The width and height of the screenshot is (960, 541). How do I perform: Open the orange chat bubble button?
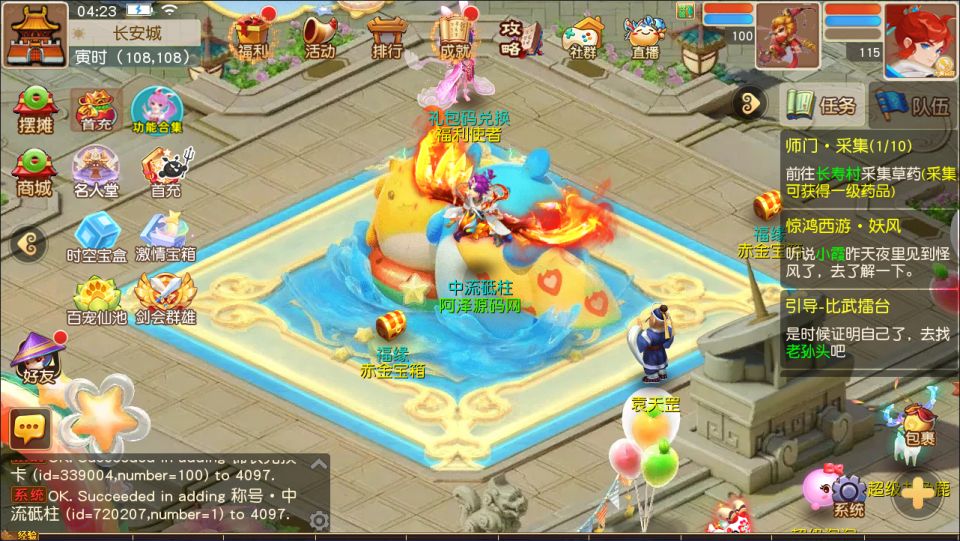(x=30, y=429)
